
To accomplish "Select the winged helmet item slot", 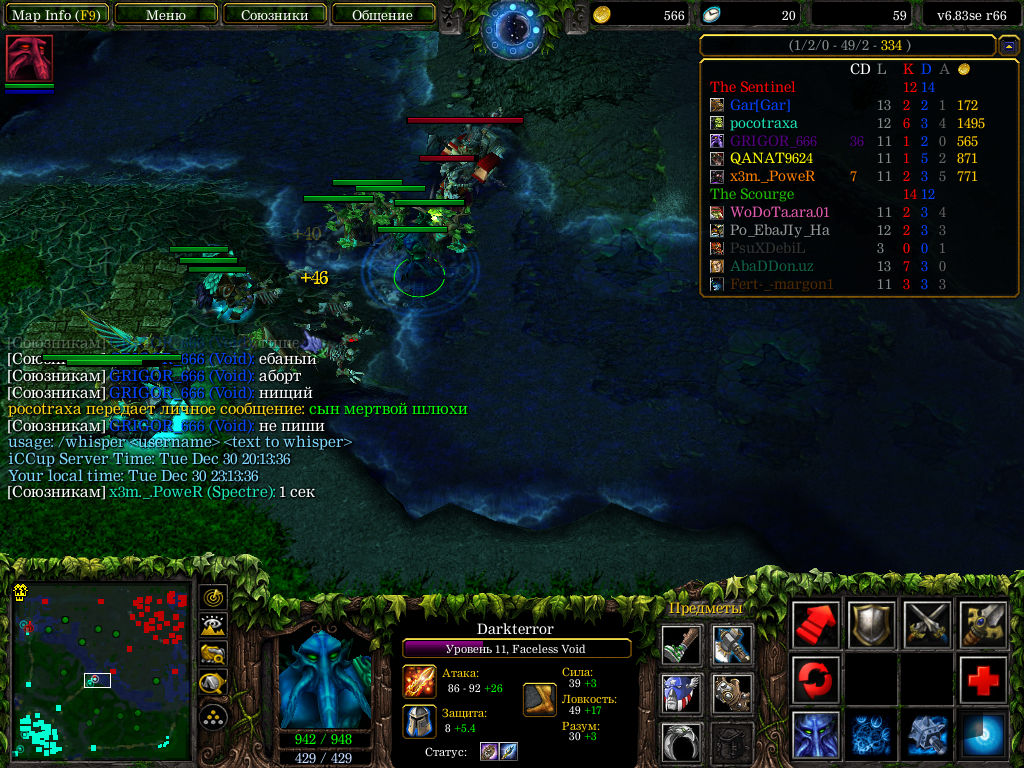I will (x=681, y=693).
